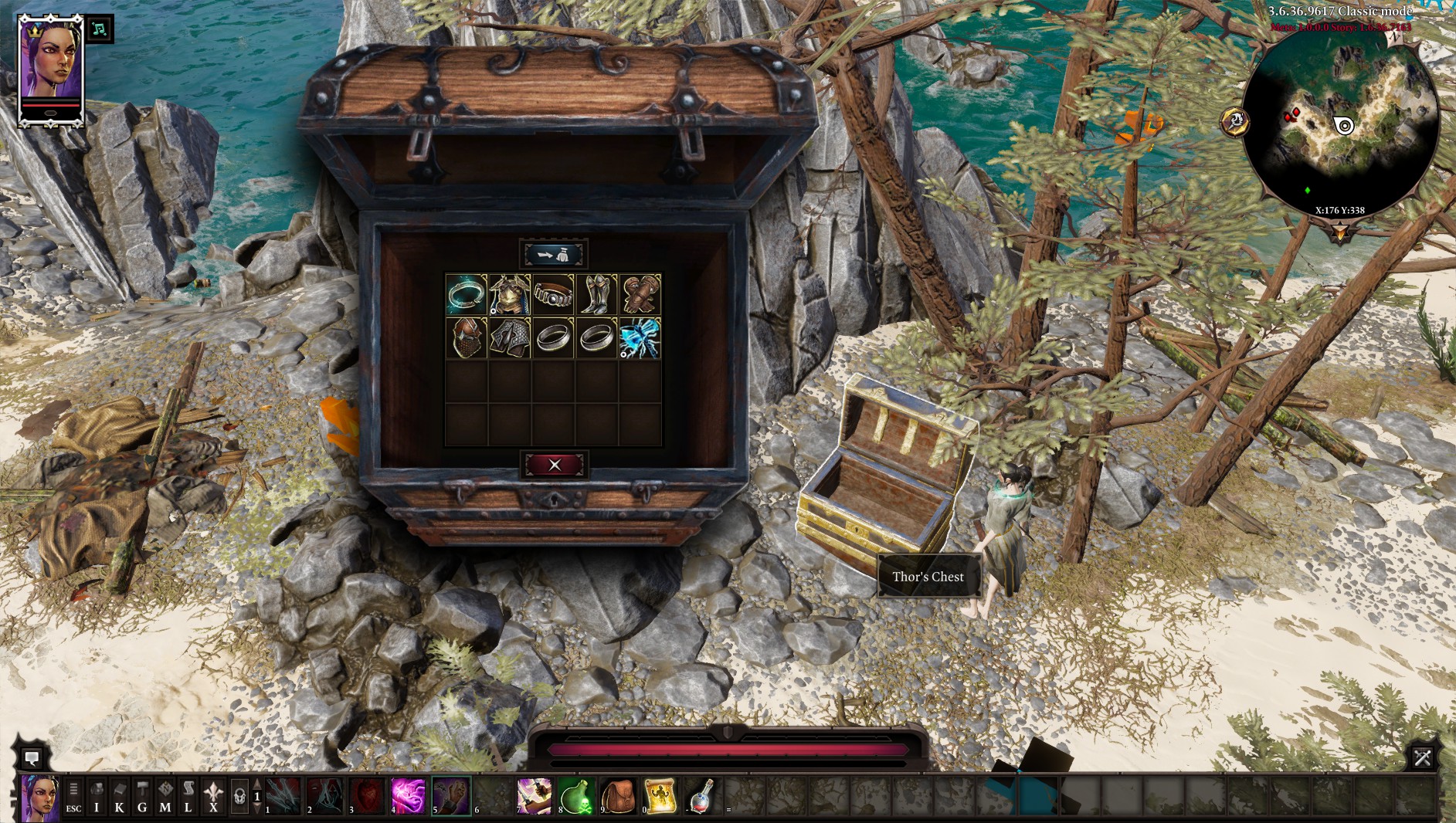Viewport: 1456px width, 823px height.
Task: Pick up the glowing teal ring
Action: 467,294
